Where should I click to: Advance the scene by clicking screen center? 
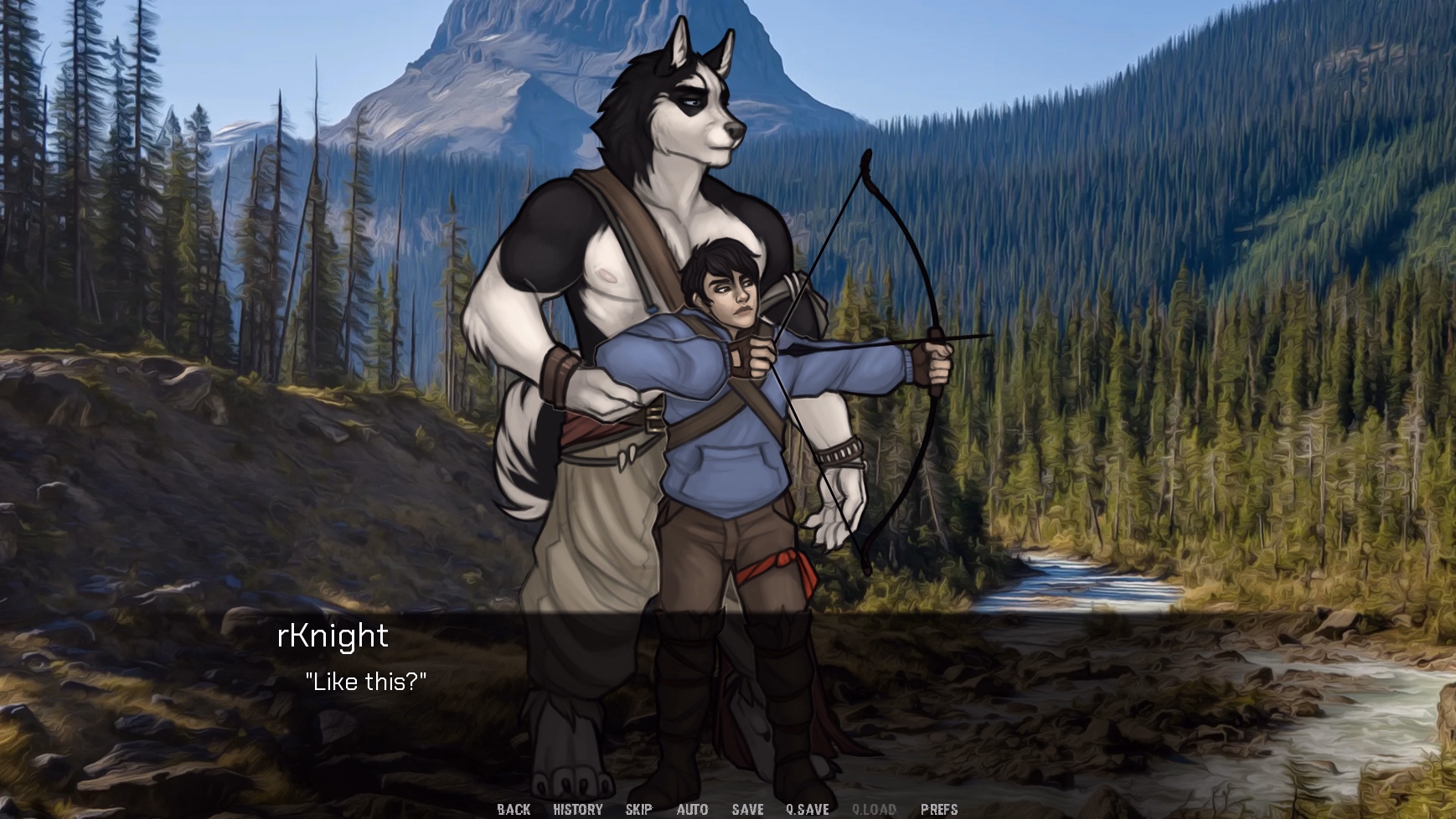(728, 409)
